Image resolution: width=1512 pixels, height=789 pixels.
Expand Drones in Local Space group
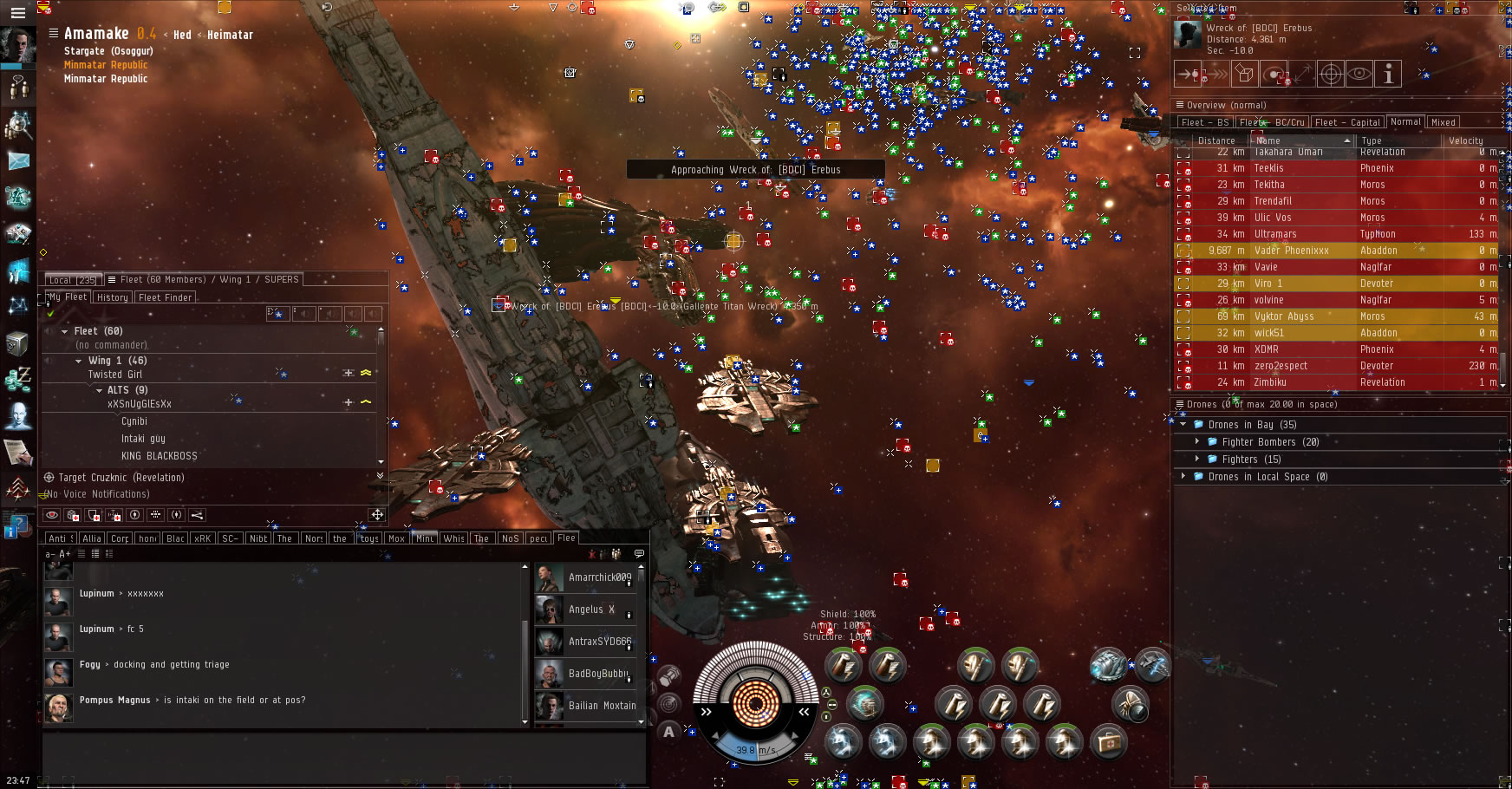[1183, 477]
